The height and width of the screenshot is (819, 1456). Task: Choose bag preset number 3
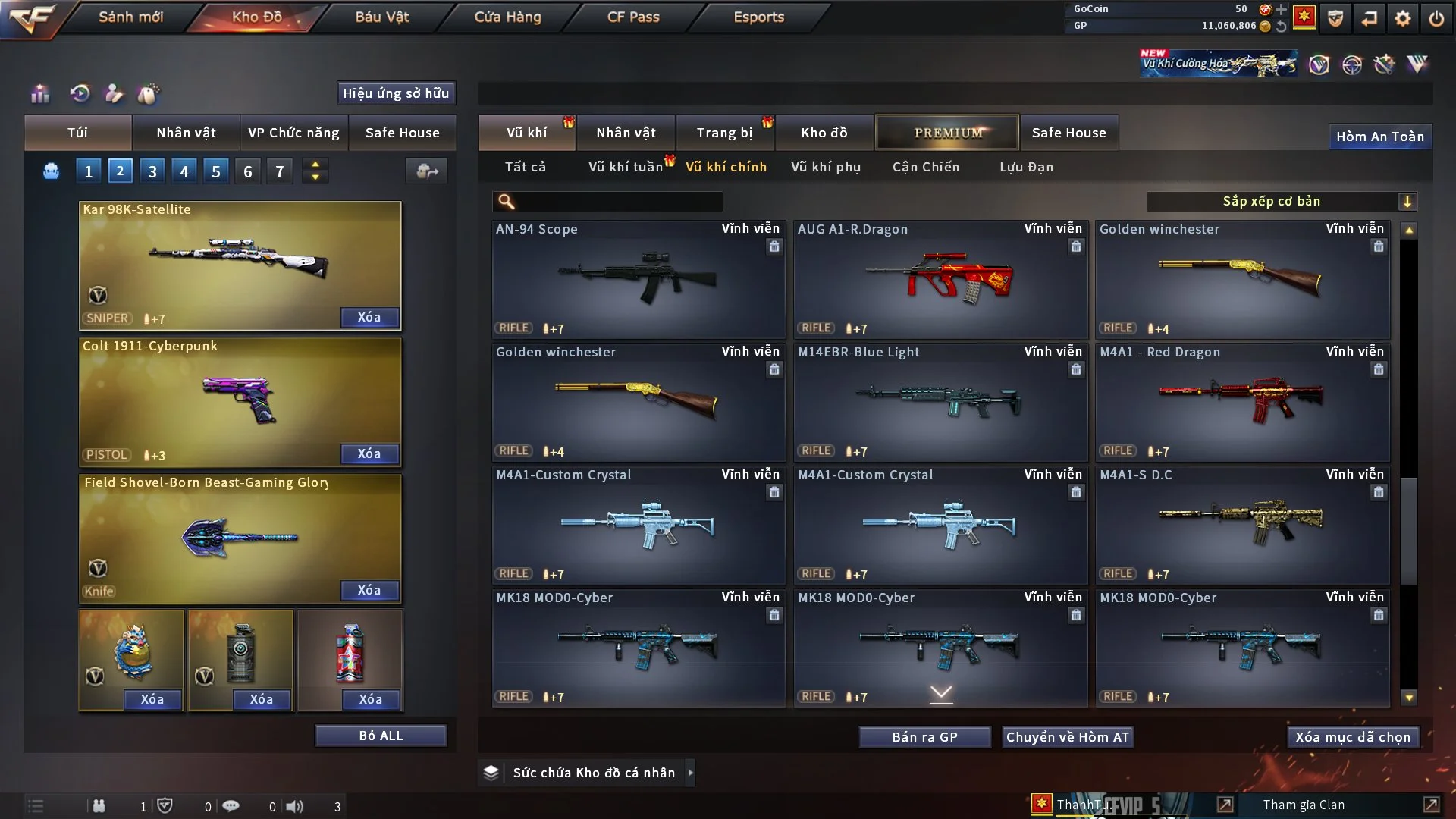pyautogui.click(x=152, y=171)
